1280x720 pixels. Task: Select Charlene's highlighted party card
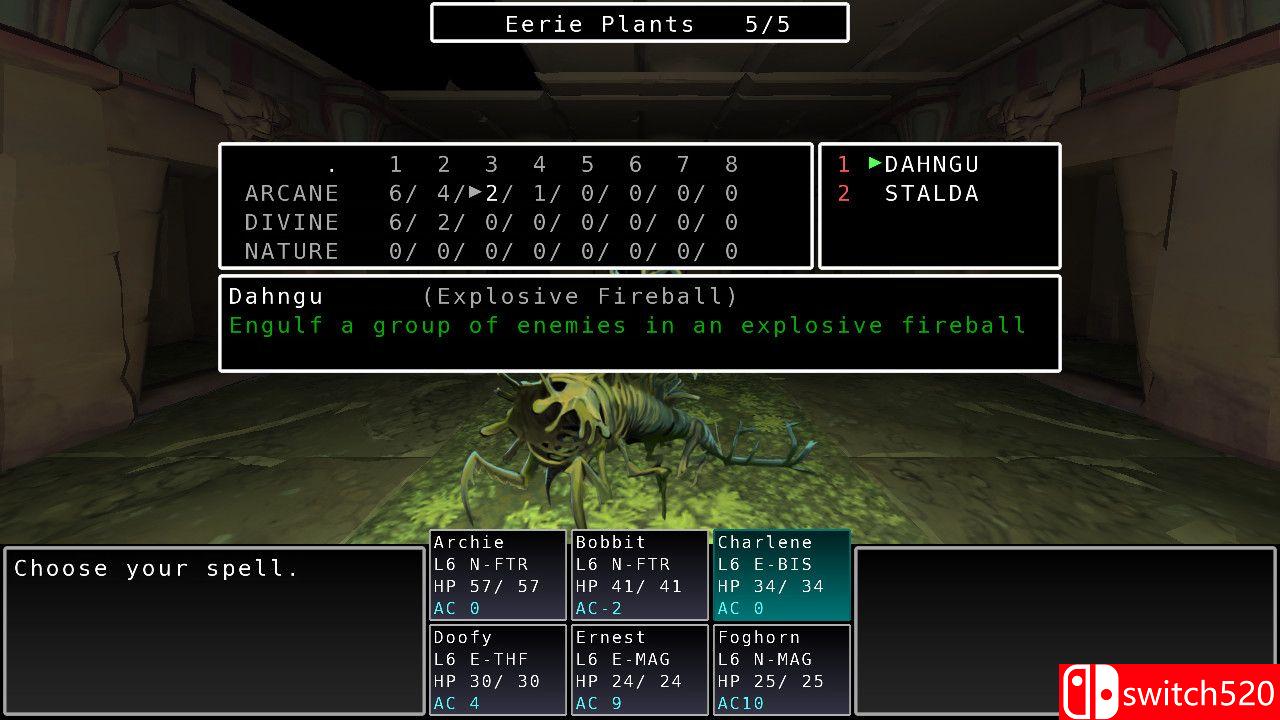point(782,575)
